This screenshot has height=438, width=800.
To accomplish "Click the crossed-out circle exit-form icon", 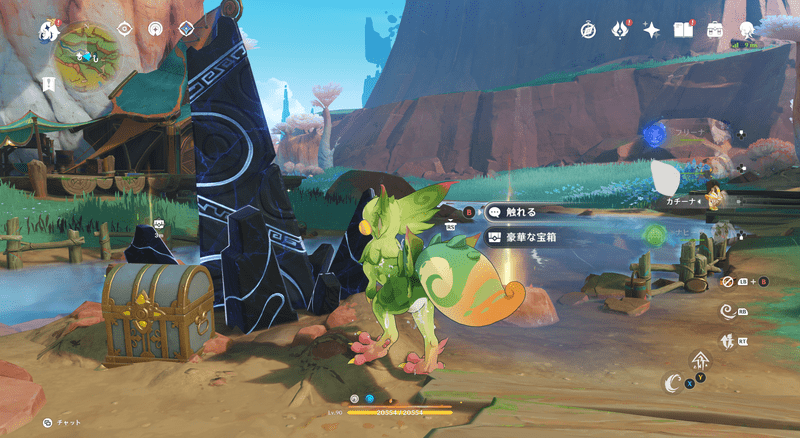I will point(728,282).
